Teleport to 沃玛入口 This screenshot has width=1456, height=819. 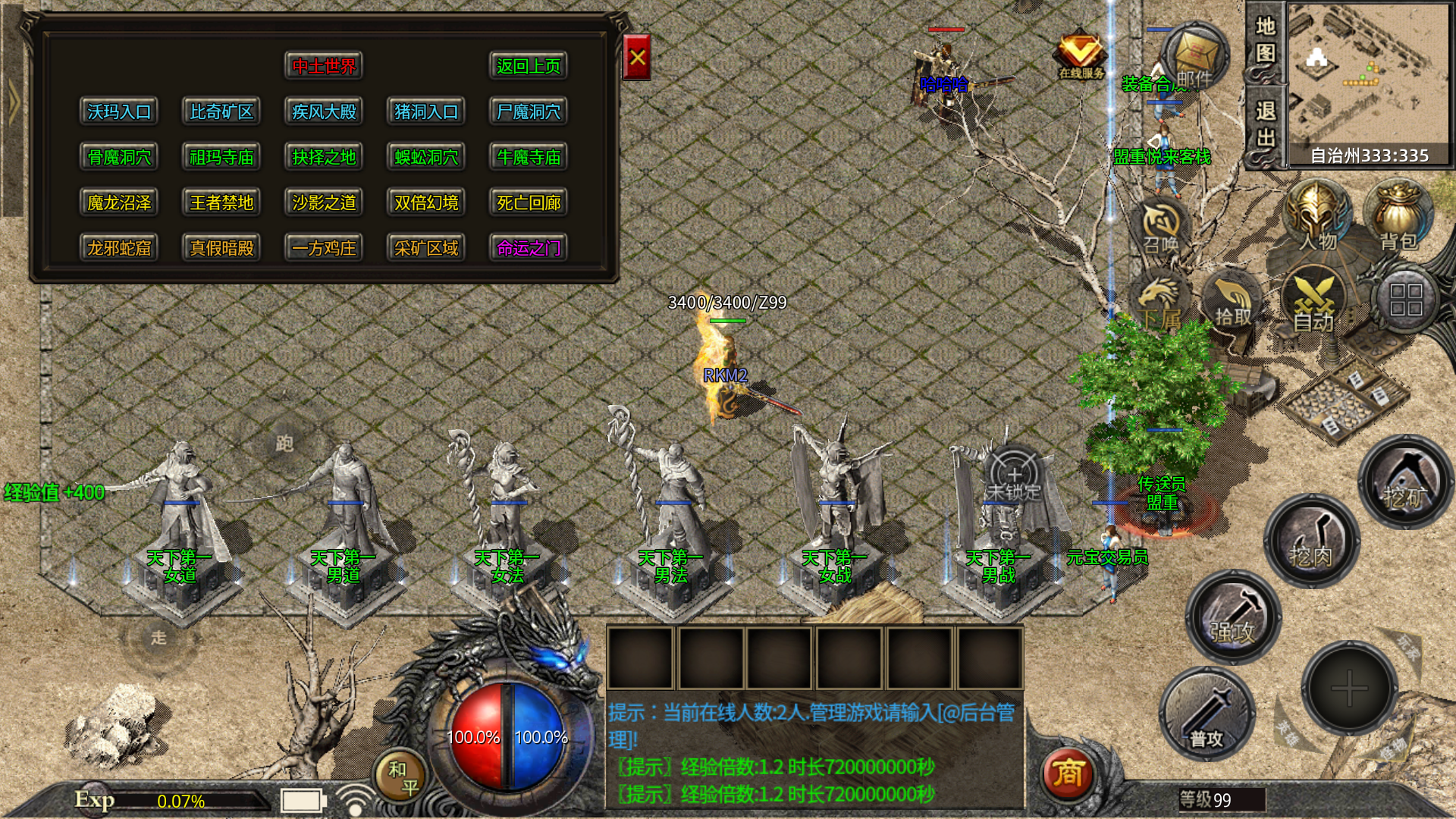(119, 112)
